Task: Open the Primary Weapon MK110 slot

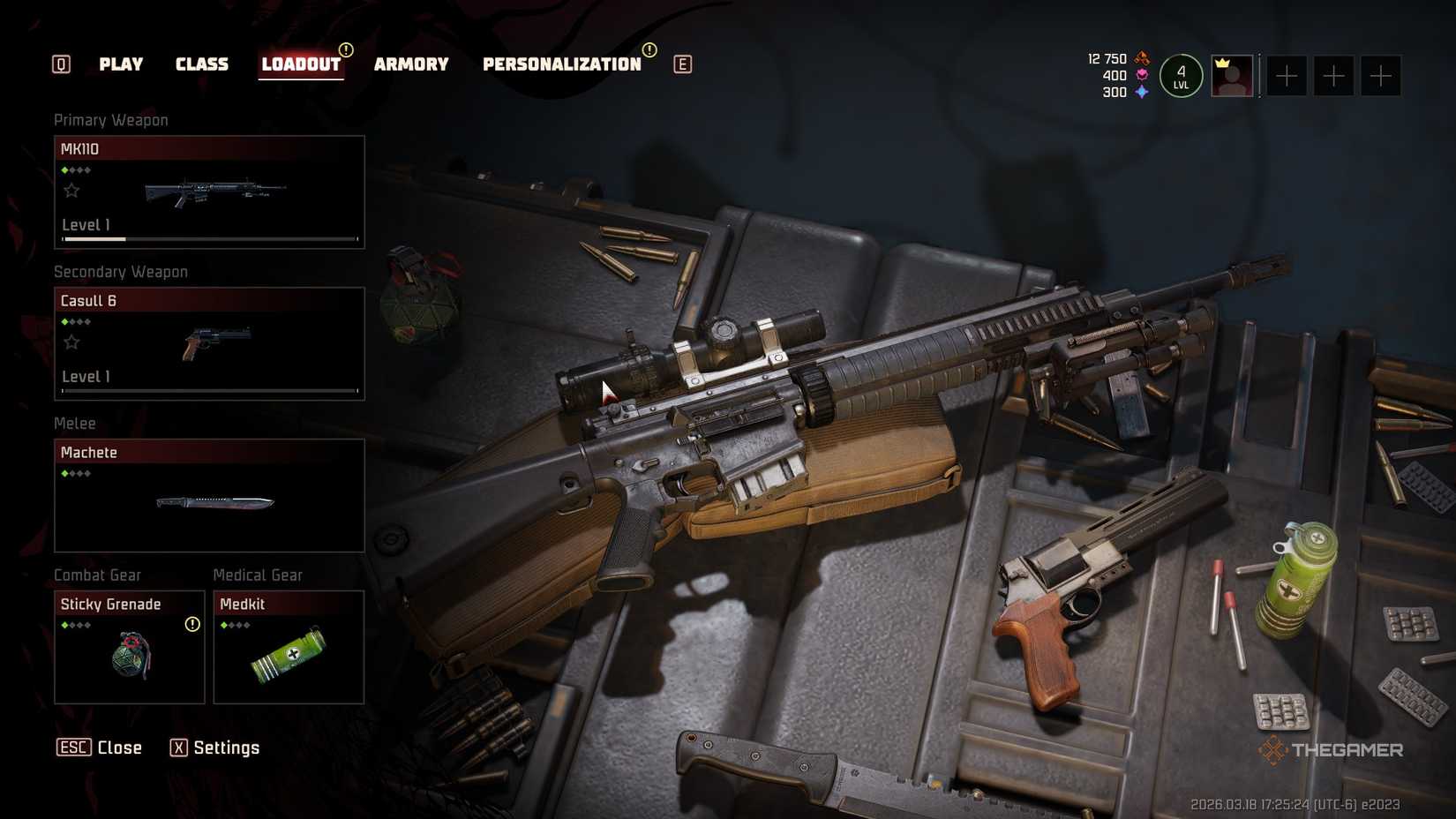Action: (209, 192)
